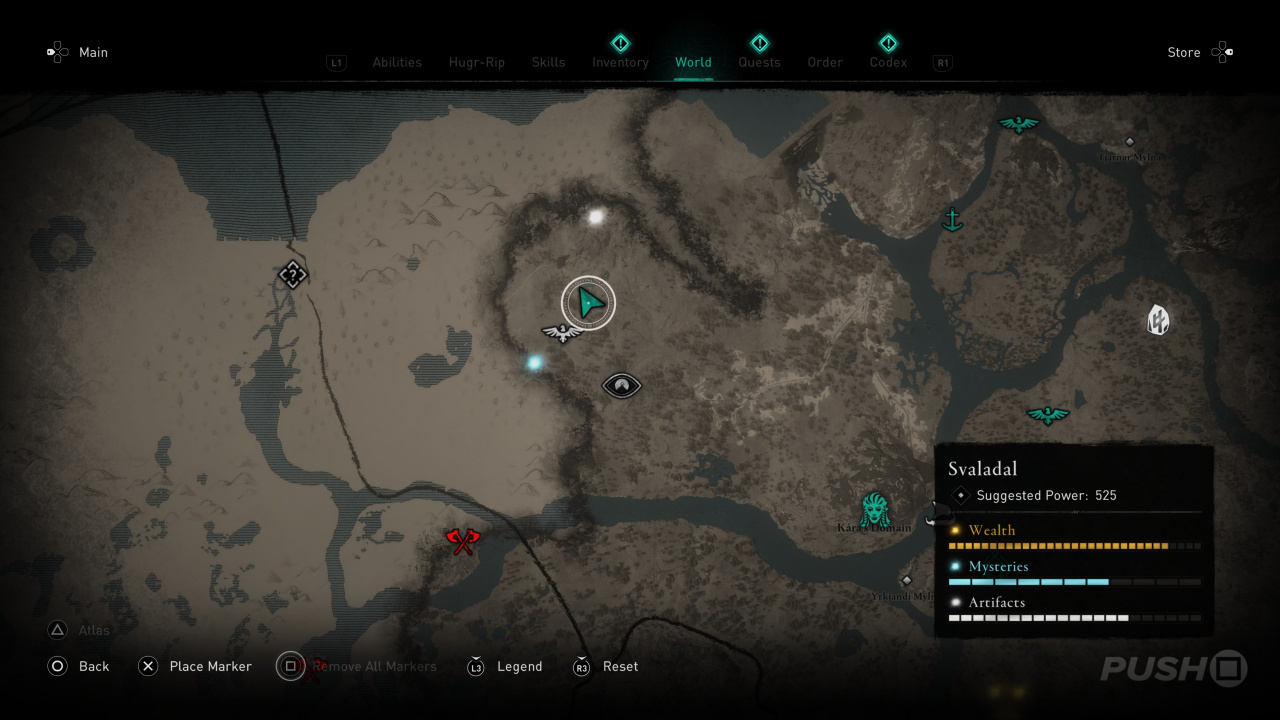This screenshot has width=1280, height=720.
Task: Open the Skills tab
Action: tap(548, 62)
